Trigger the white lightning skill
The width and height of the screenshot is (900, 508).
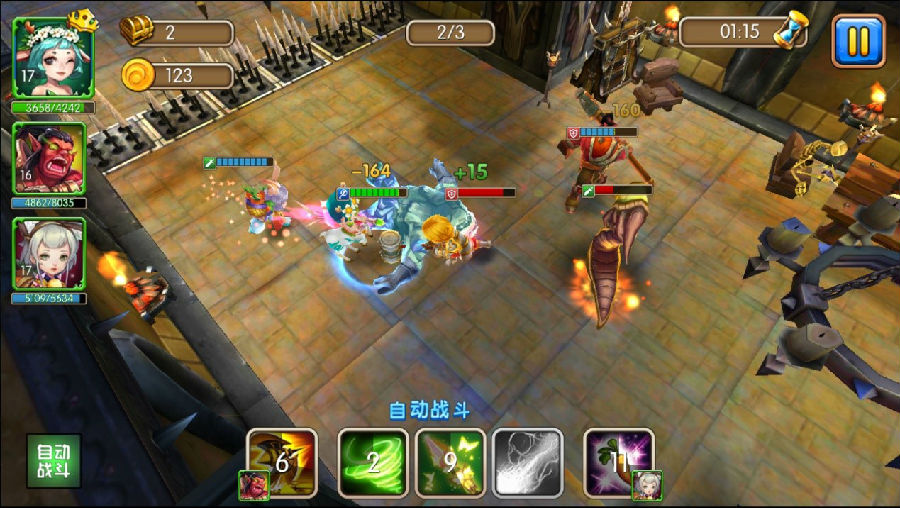coord(529,462)
